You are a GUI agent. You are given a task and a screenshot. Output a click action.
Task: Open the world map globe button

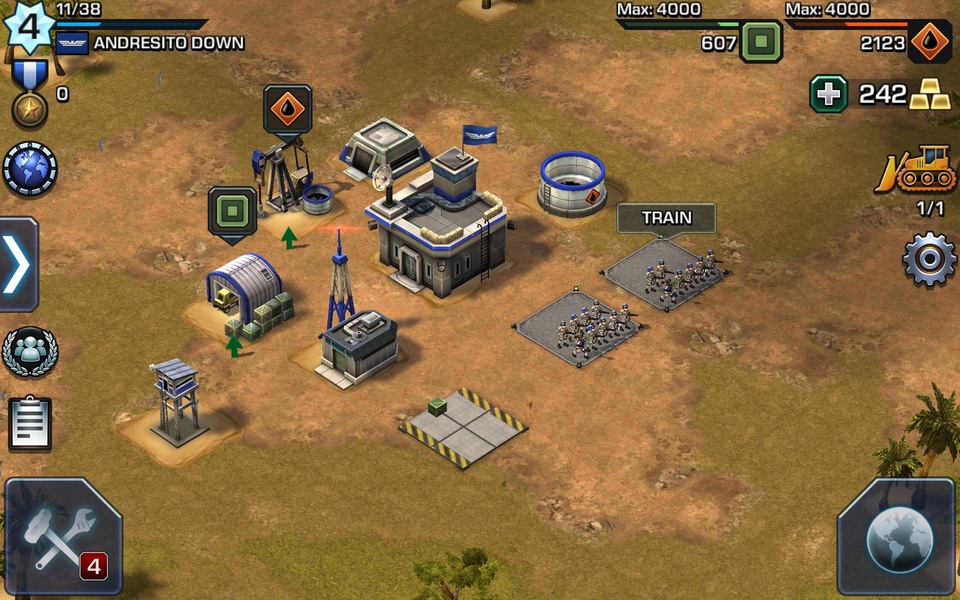[x=897, y=537]
